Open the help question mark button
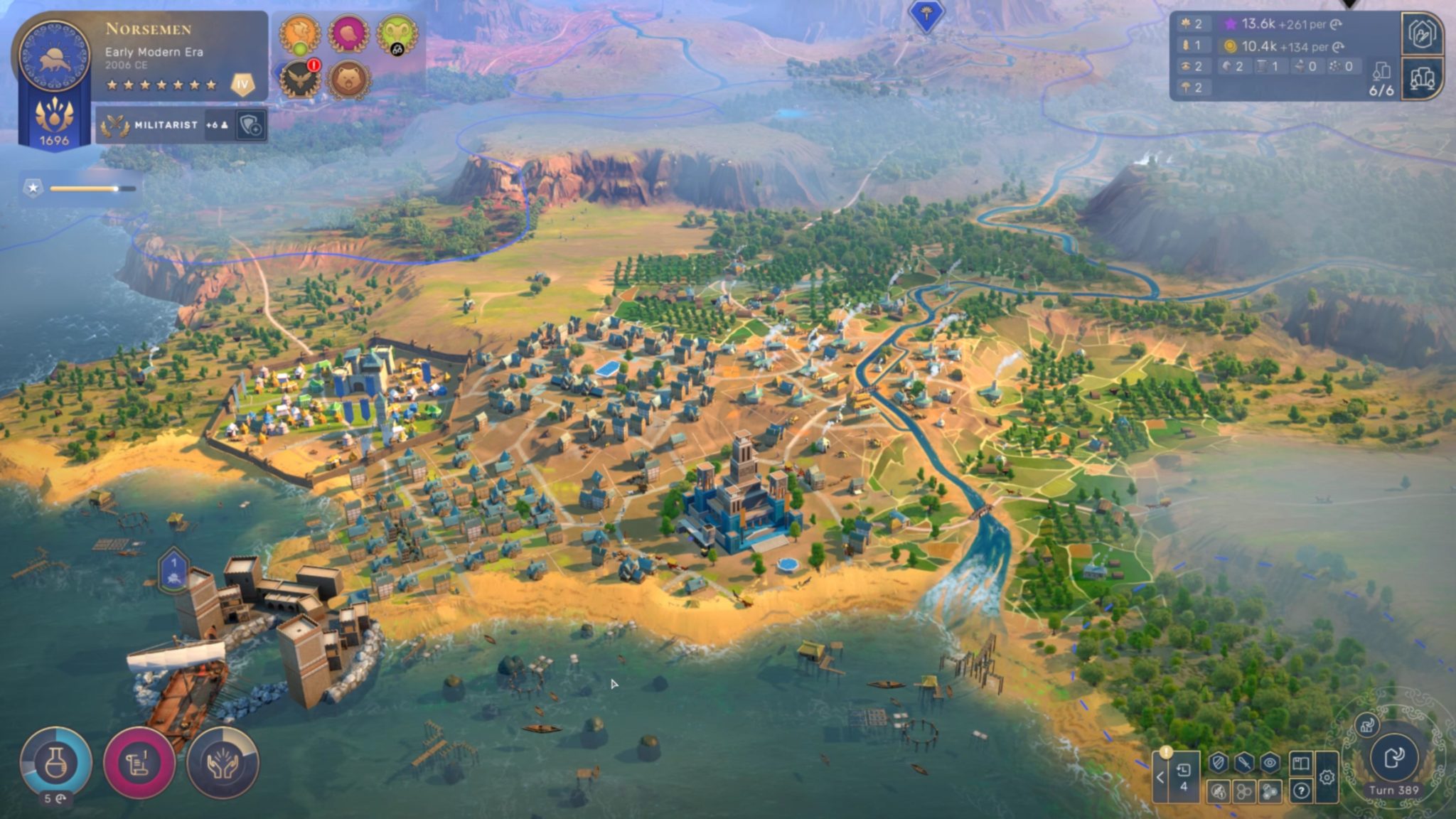The width and height of the screenshot is (1456, 819). pos(1301,790)
